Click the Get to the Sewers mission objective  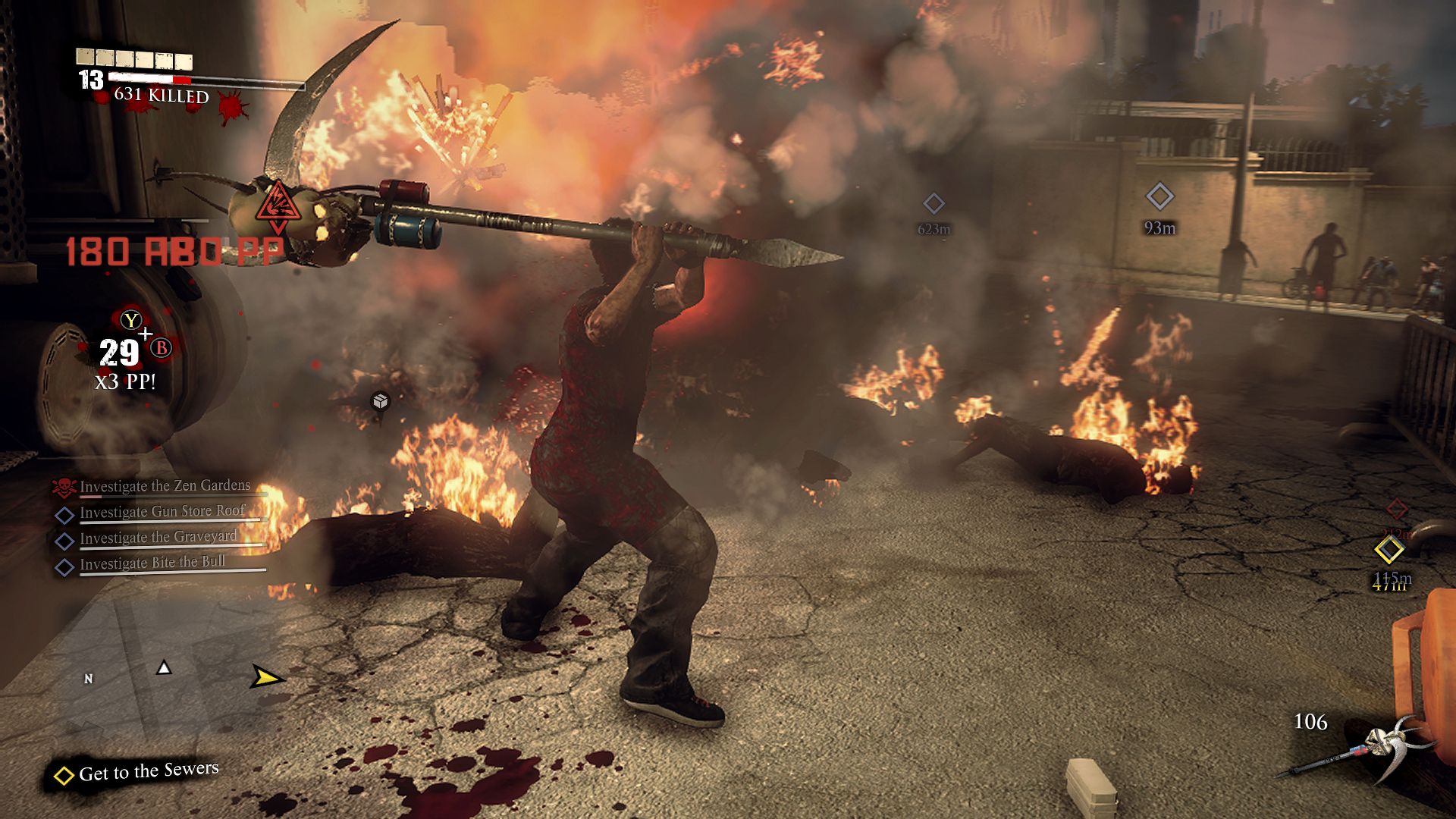[x=148, y=772]
